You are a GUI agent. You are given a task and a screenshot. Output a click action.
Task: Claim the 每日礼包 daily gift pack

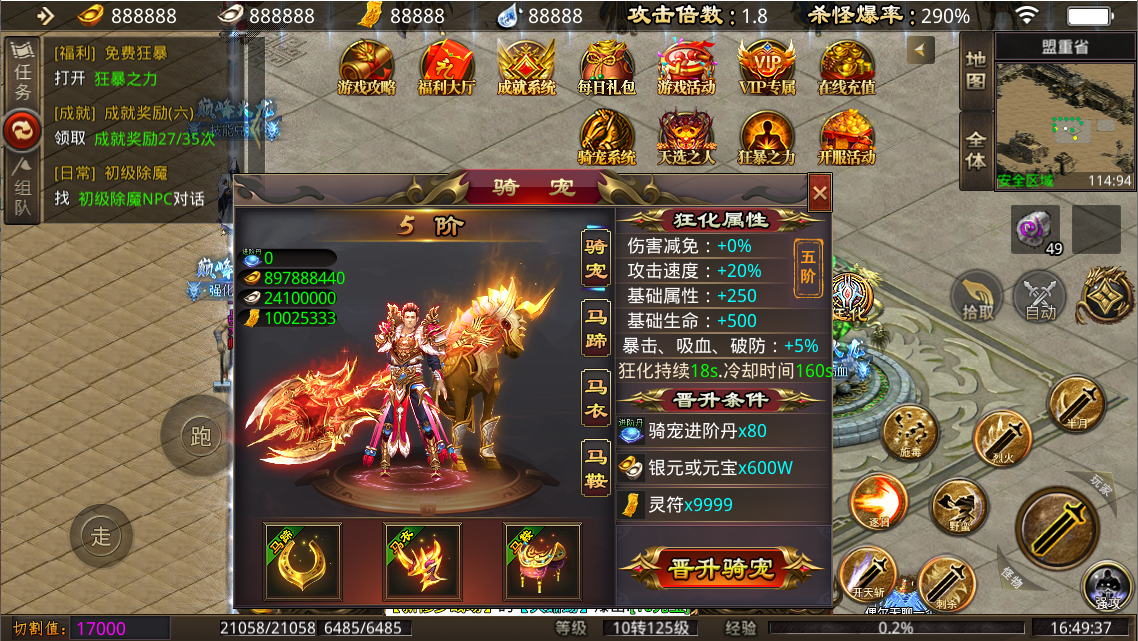tap(607, 66)
